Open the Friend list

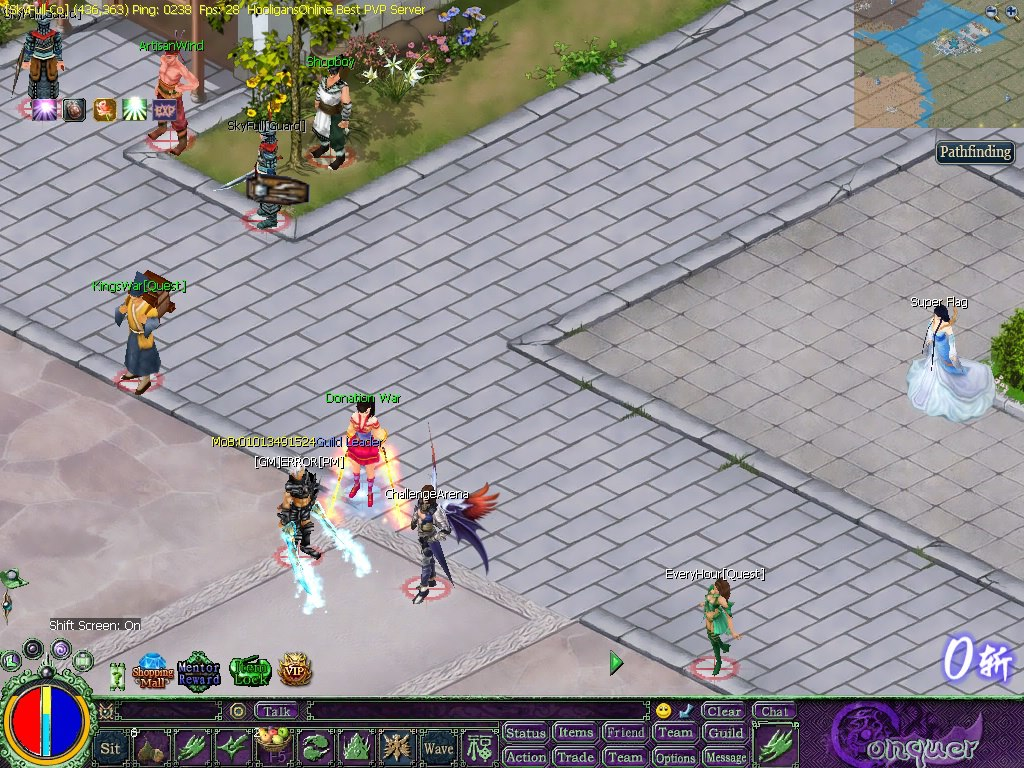(x=626, y=733)
